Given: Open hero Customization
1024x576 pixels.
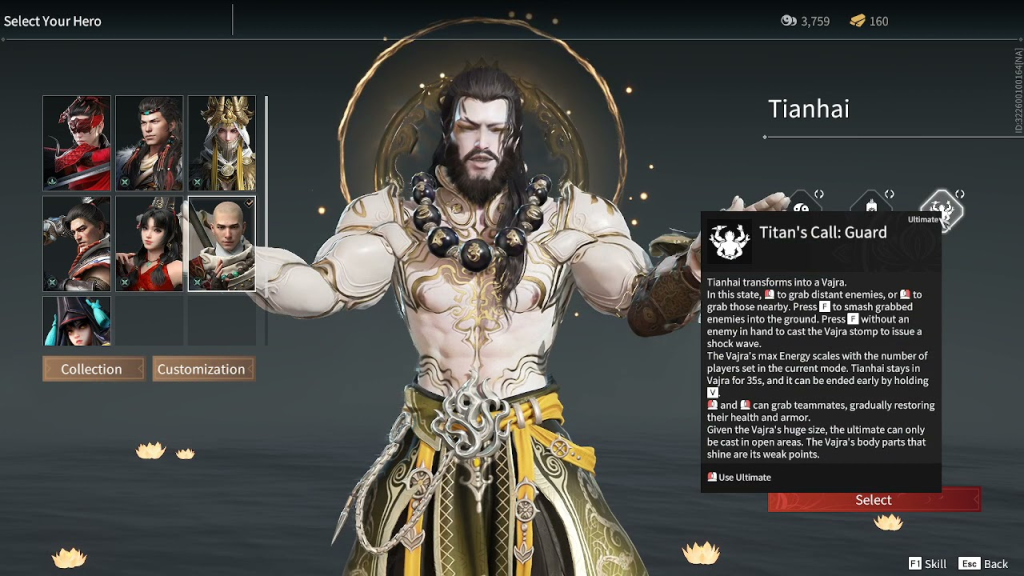Looking at the screenshot, I should pyautogui.click(x=203, y=369).
